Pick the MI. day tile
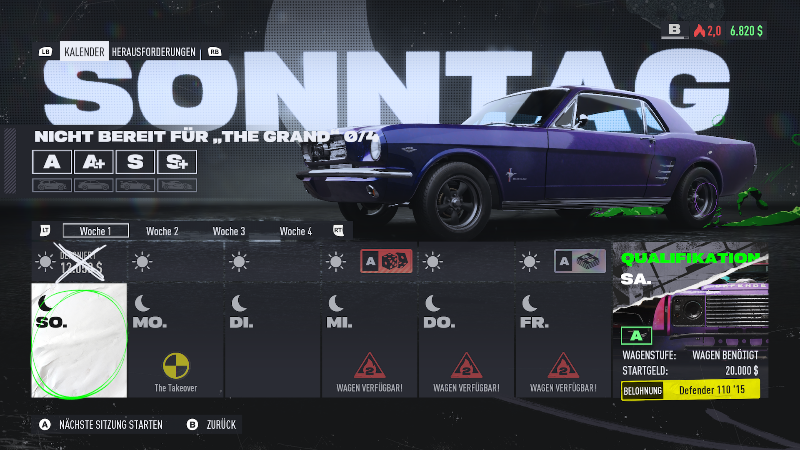The height and width of the screenshot is (450, 800). [x=369, y=340]
